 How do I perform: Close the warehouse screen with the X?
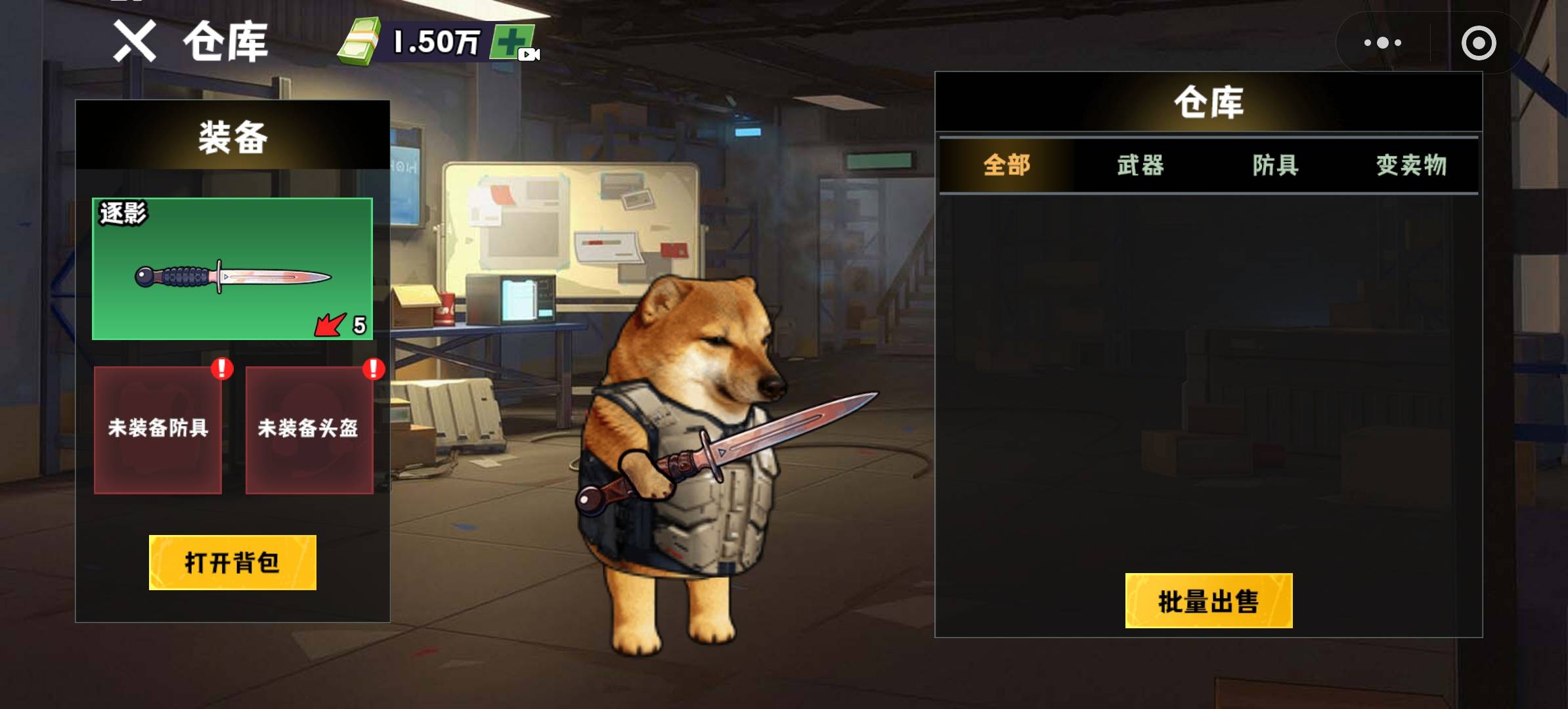[135, 41]
